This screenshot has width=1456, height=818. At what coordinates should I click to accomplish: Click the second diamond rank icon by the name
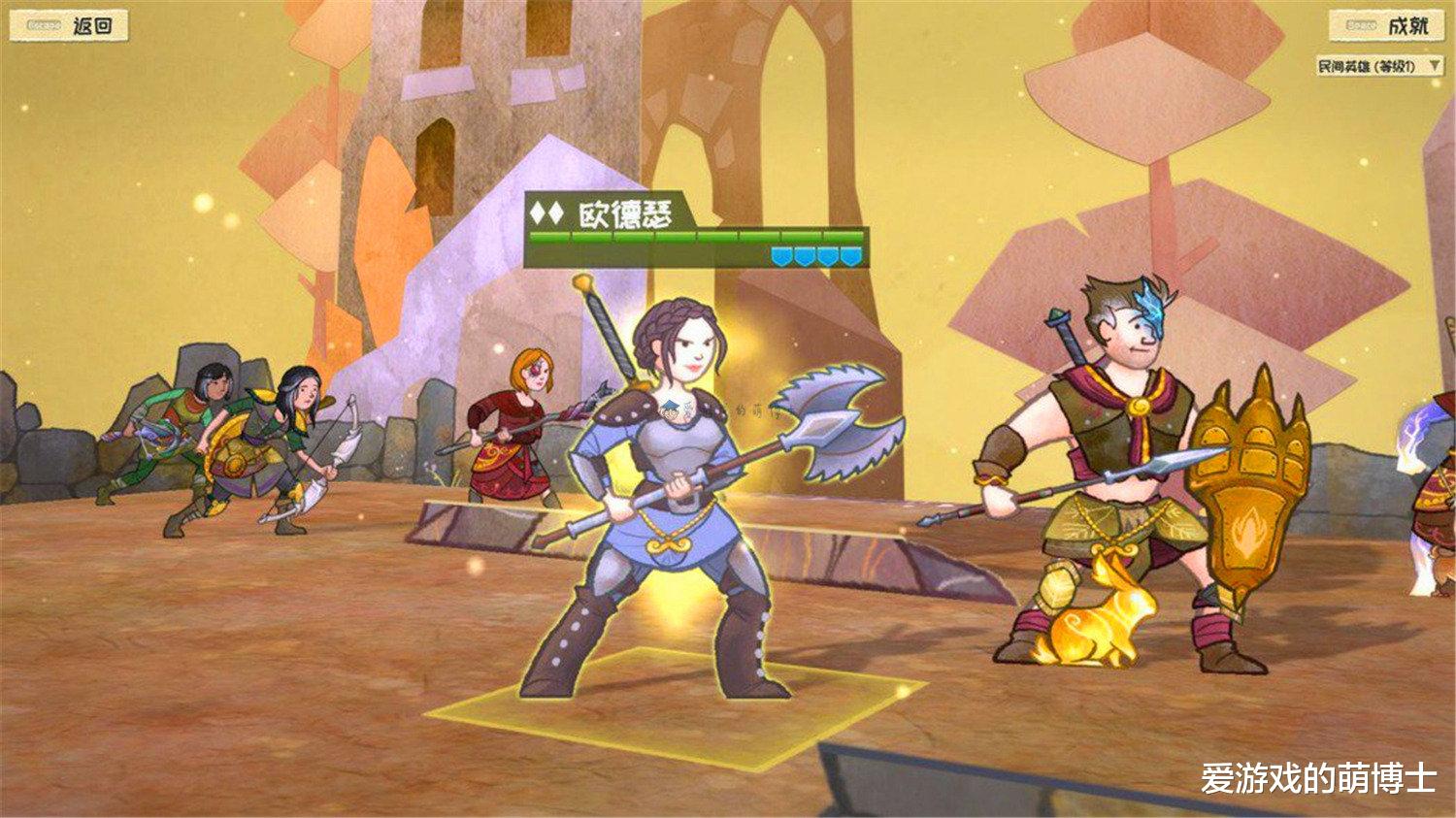pyautogui.click(x=555, y=212)
